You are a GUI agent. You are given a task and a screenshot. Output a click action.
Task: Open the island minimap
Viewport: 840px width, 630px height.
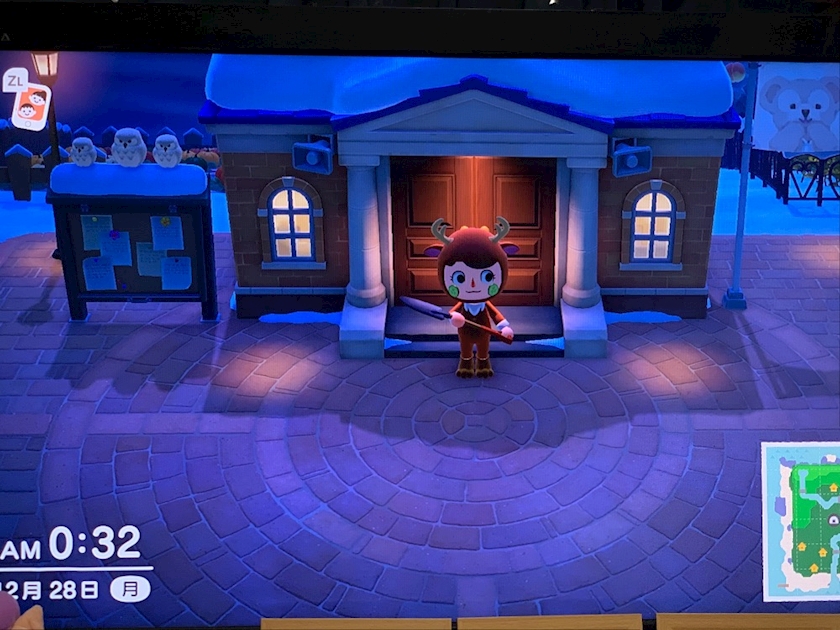pos(803,521)
